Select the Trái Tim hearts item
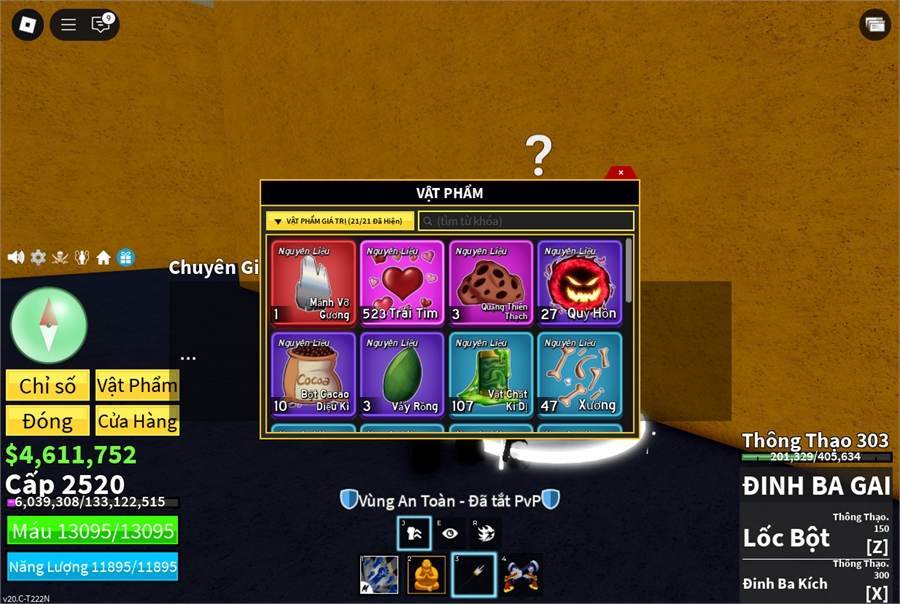 [x=402, y=282]
